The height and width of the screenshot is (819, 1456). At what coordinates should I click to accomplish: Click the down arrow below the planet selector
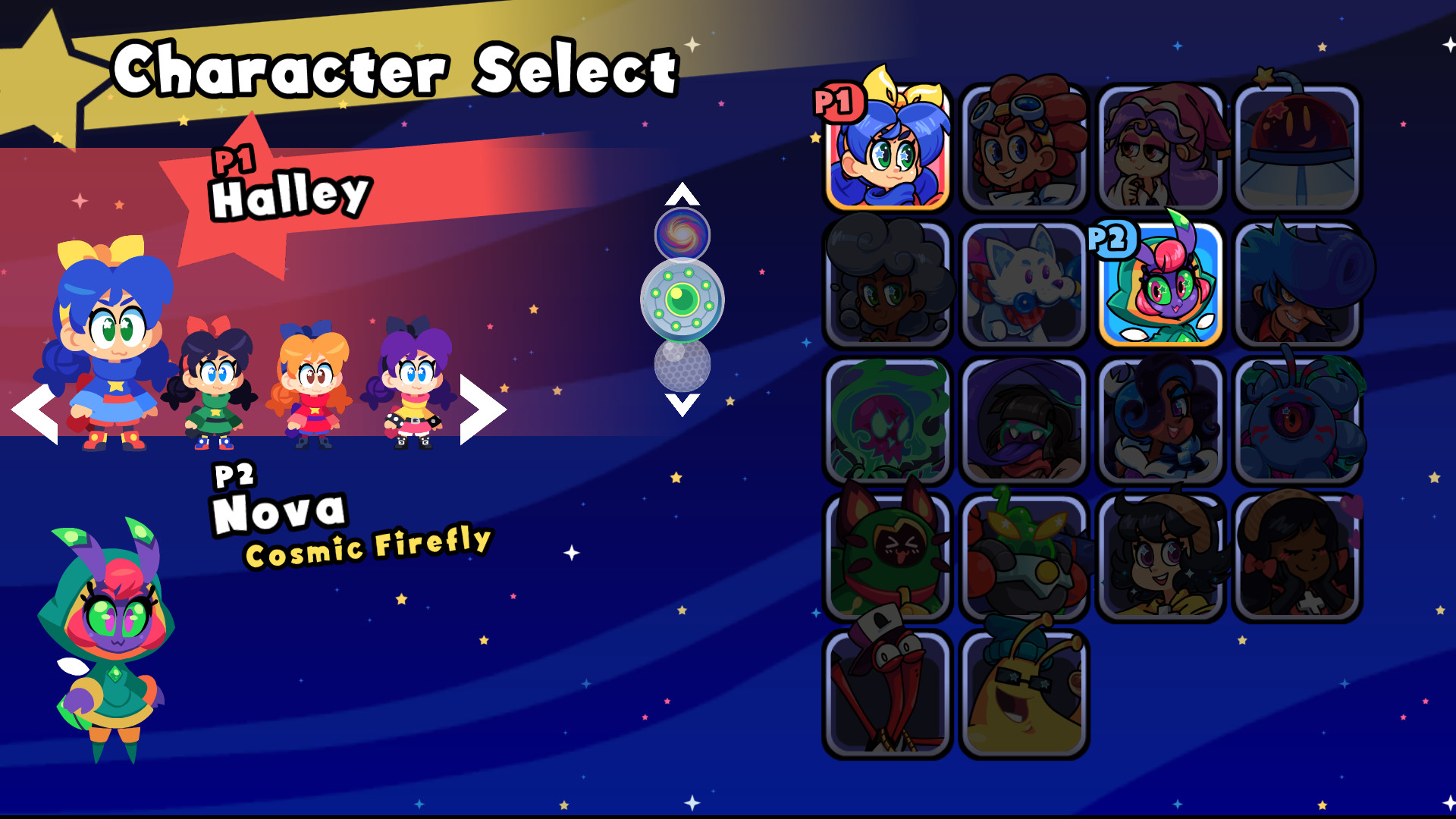[681, 406]
